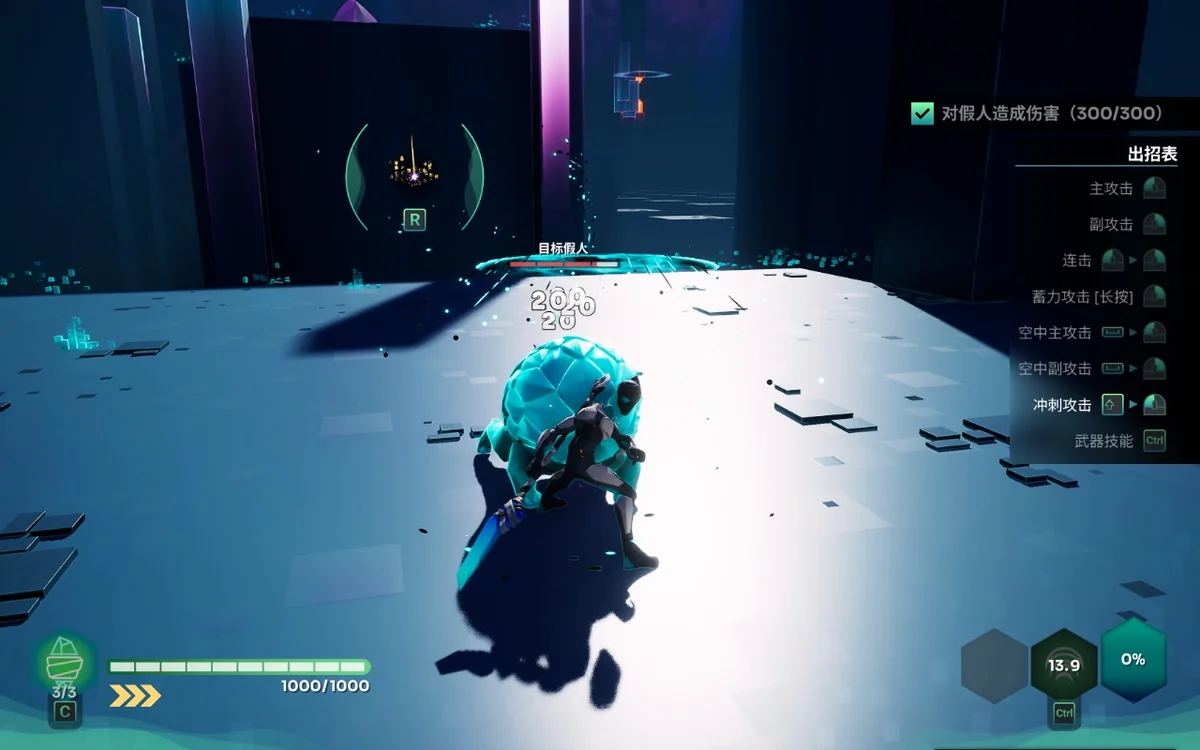Activate the weapon skill hexagon showing 13.9

coord(1064,665)
